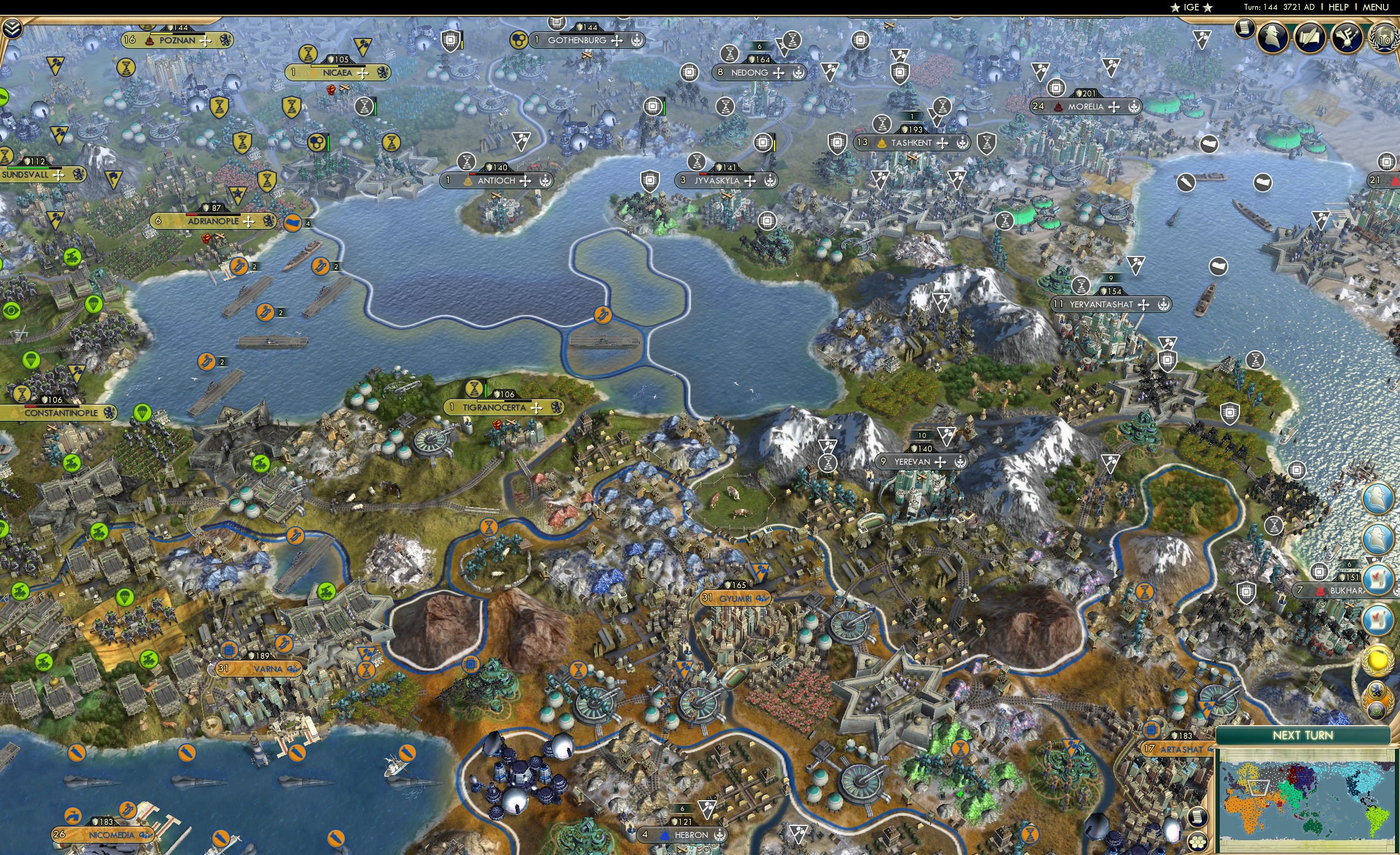The width and height of the screenshot is (1400, 855).
Task: Click the laurel-wreathed globe showing 10
Action: point(1385,38)
